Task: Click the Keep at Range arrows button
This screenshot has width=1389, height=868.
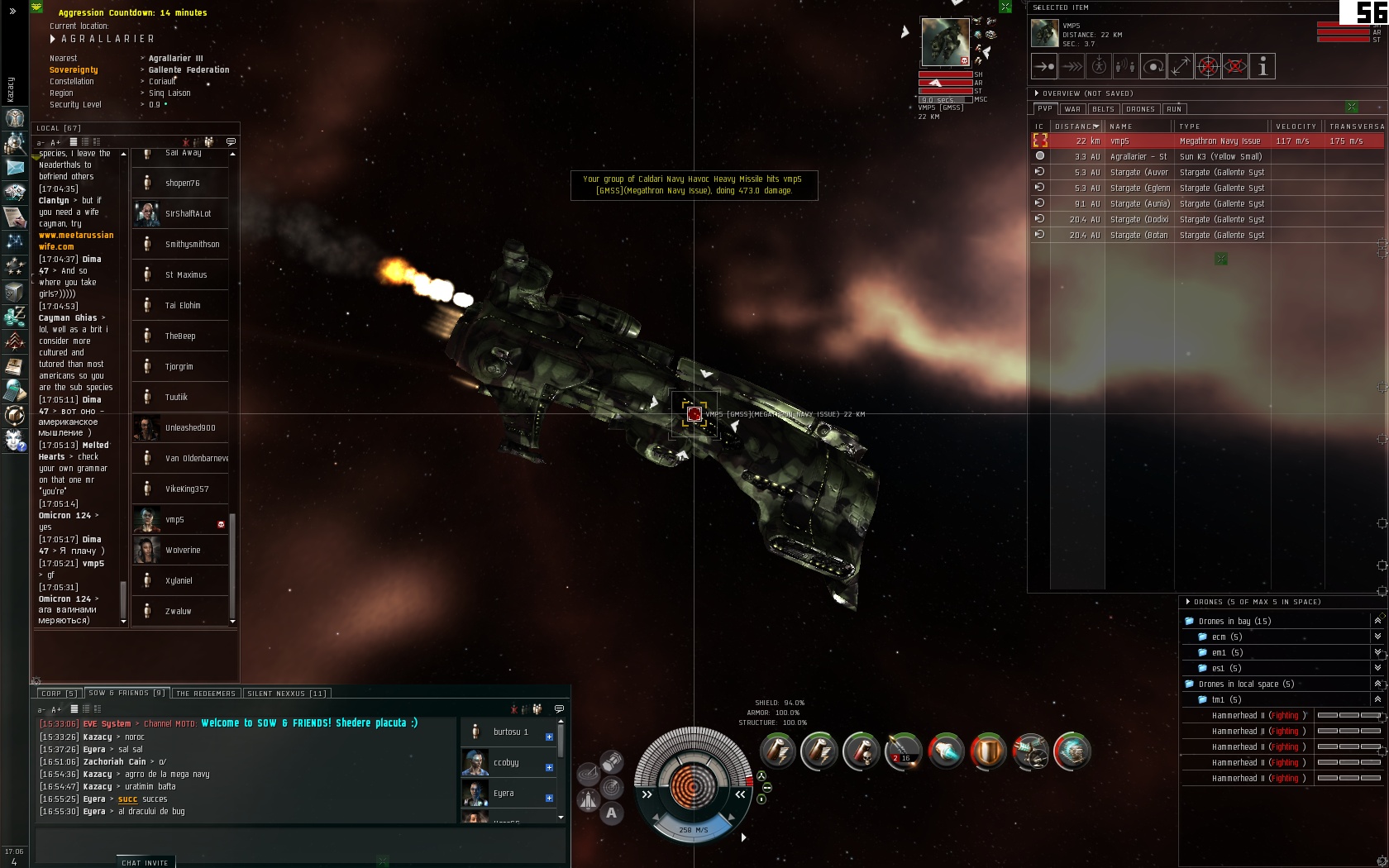Action: [1181, 66]
